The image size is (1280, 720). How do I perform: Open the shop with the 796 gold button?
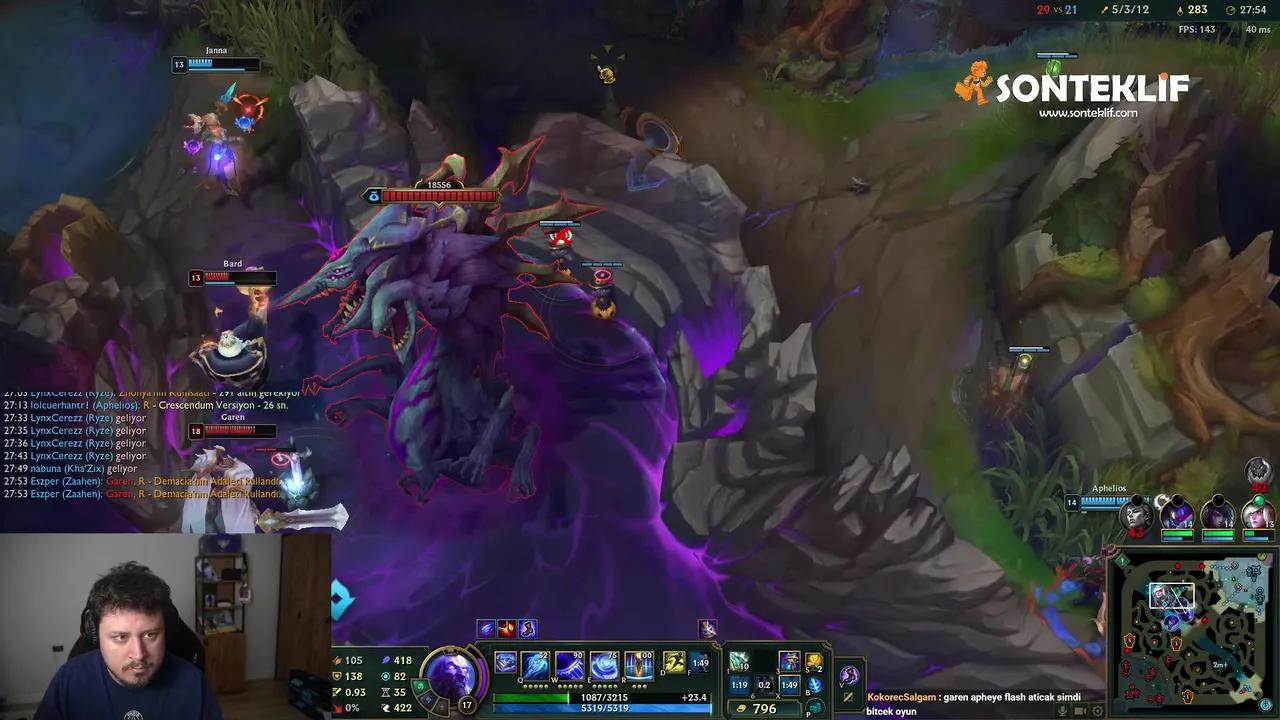tap(762, 708)
